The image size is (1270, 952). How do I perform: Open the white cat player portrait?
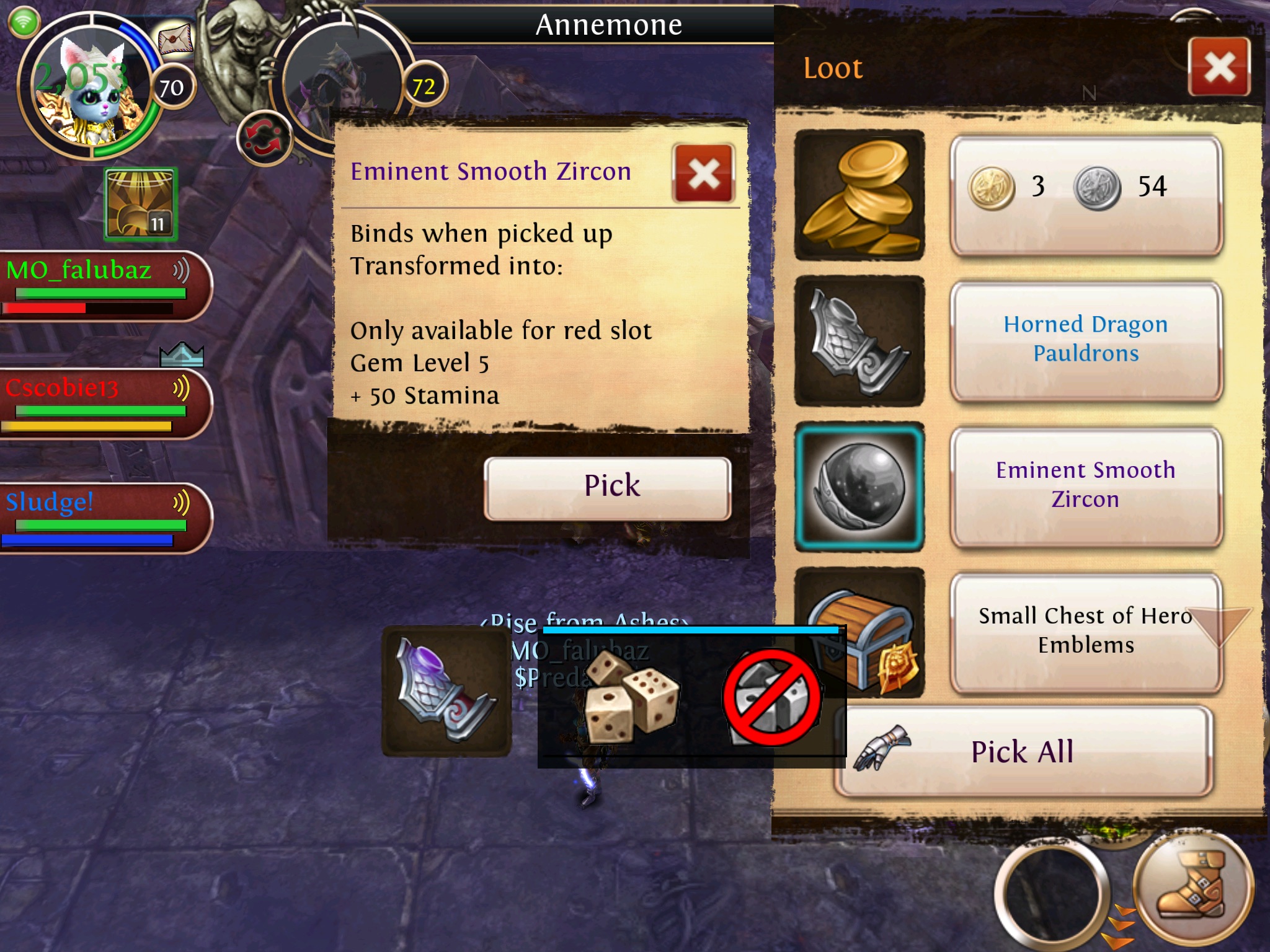(x=87, y=87)
